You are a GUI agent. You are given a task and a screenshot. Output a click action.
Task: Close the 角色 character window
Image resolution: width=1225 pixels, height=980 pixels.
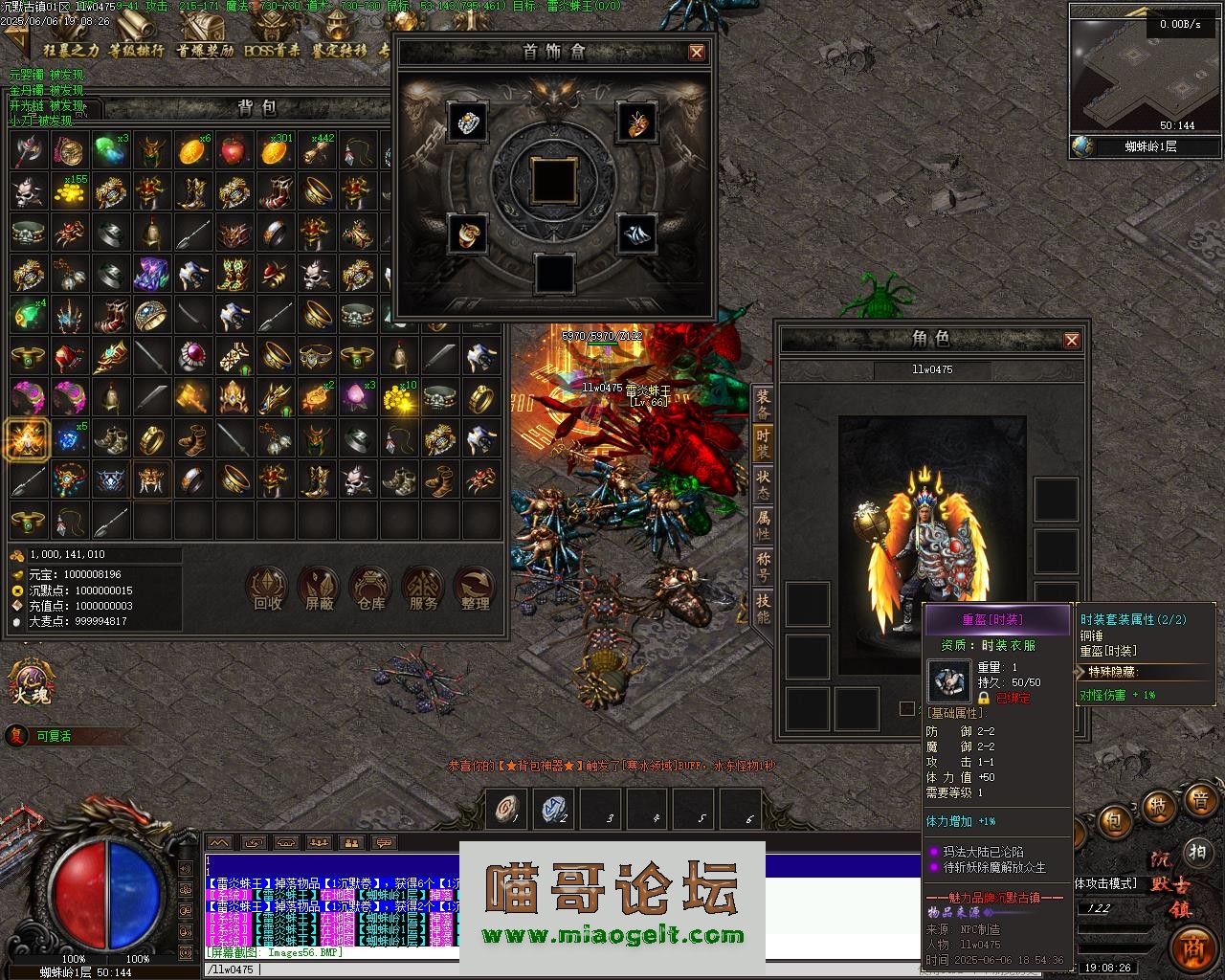pyautogui.click(x=1072, y=340)
